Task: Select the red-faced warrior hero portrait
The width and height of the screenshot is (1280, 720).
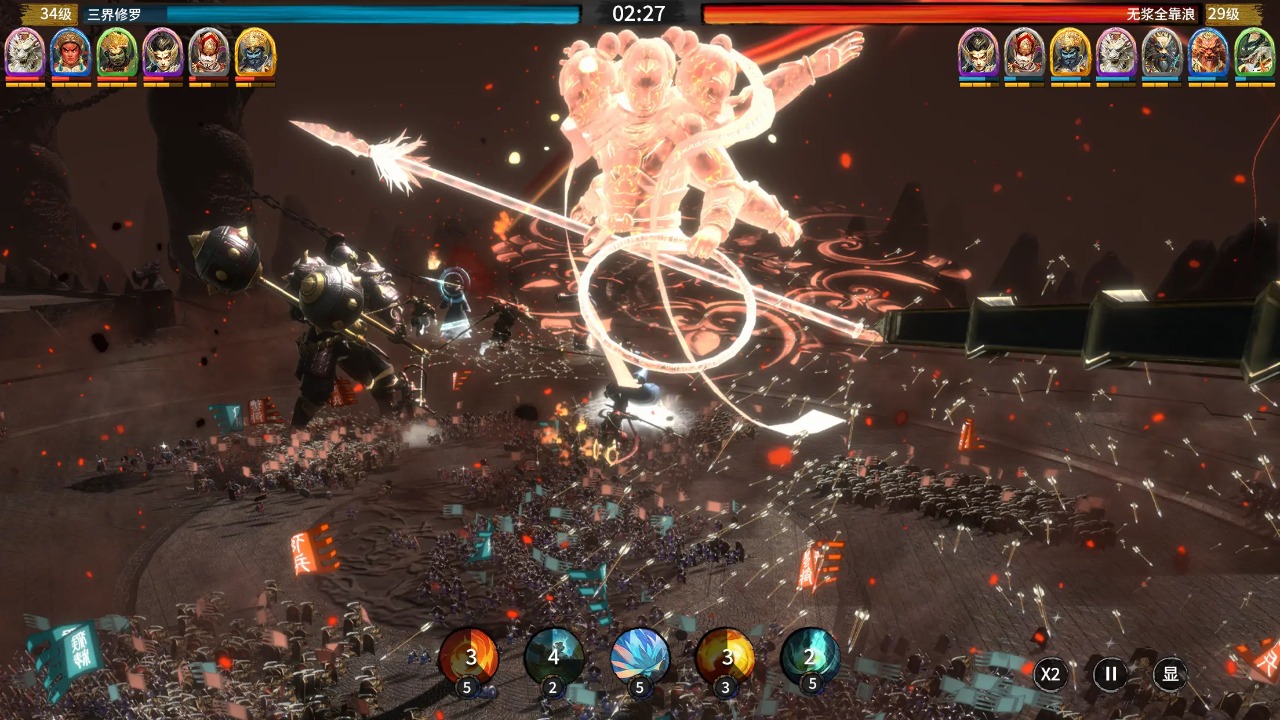Action: (71, 51)
